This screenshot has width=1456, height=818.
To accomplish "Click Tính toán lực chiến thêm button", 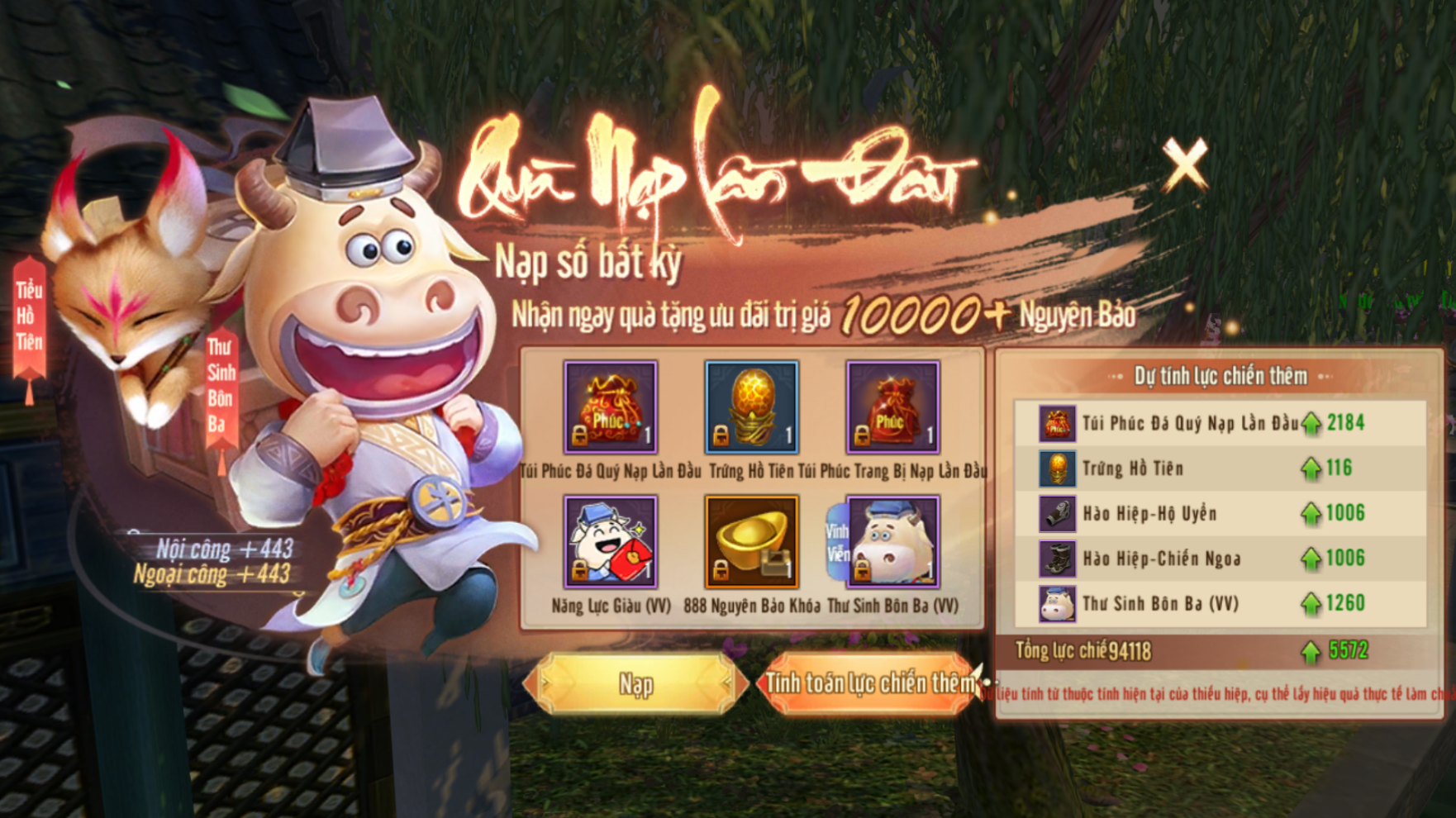I will tap(869, 683).
